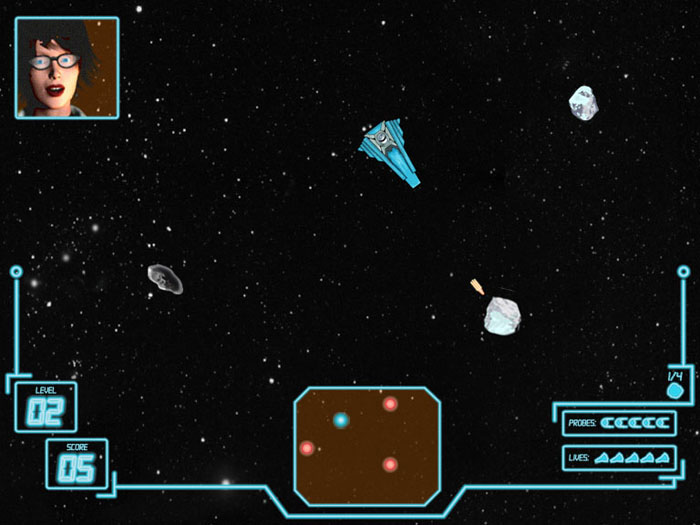Click the blue ship marker on radar
The image size is (700, 525).
pyautogui.click(x=341, y=420)
